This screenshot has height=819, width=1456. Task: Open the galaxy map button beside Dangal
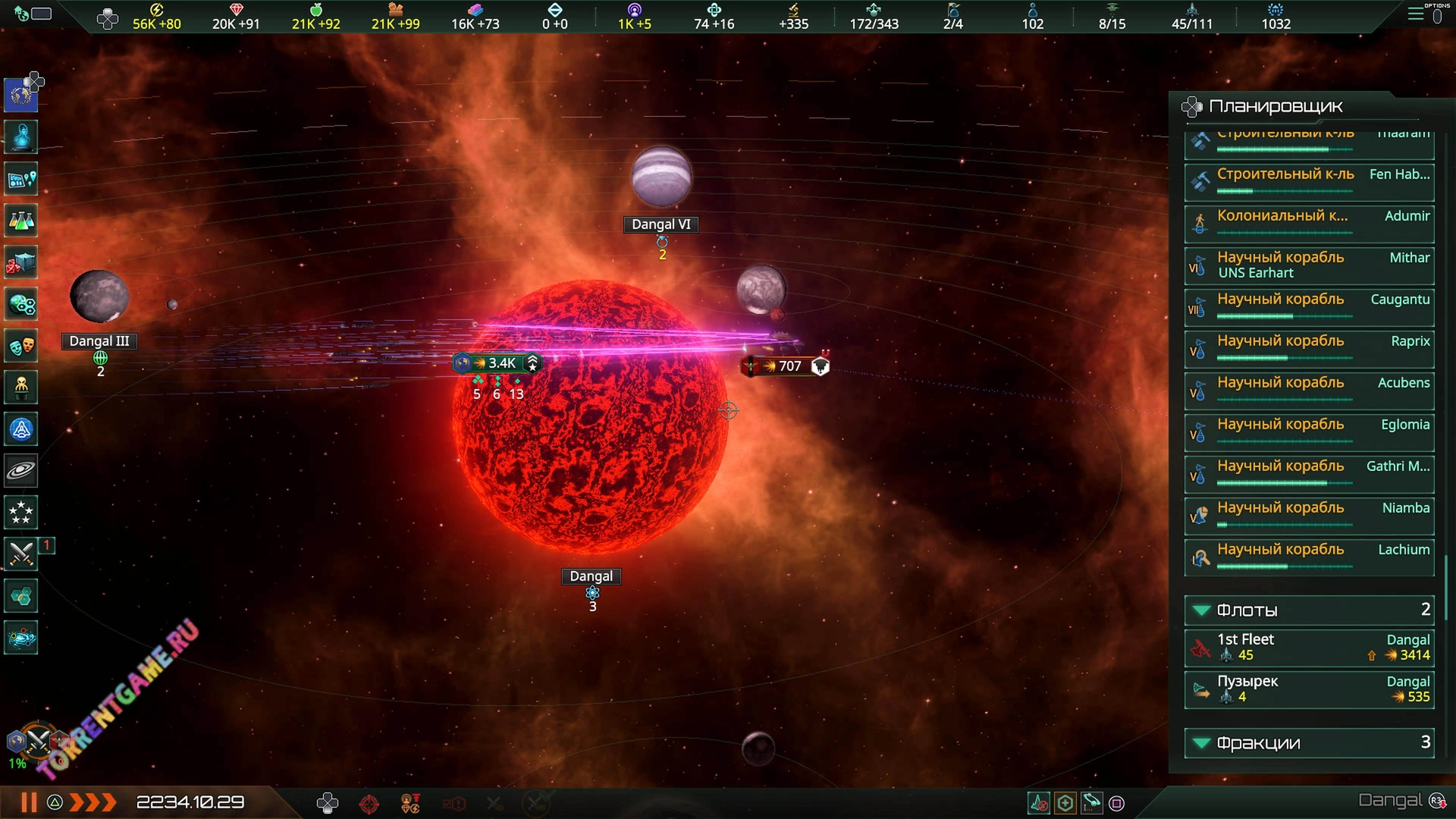1437,801
